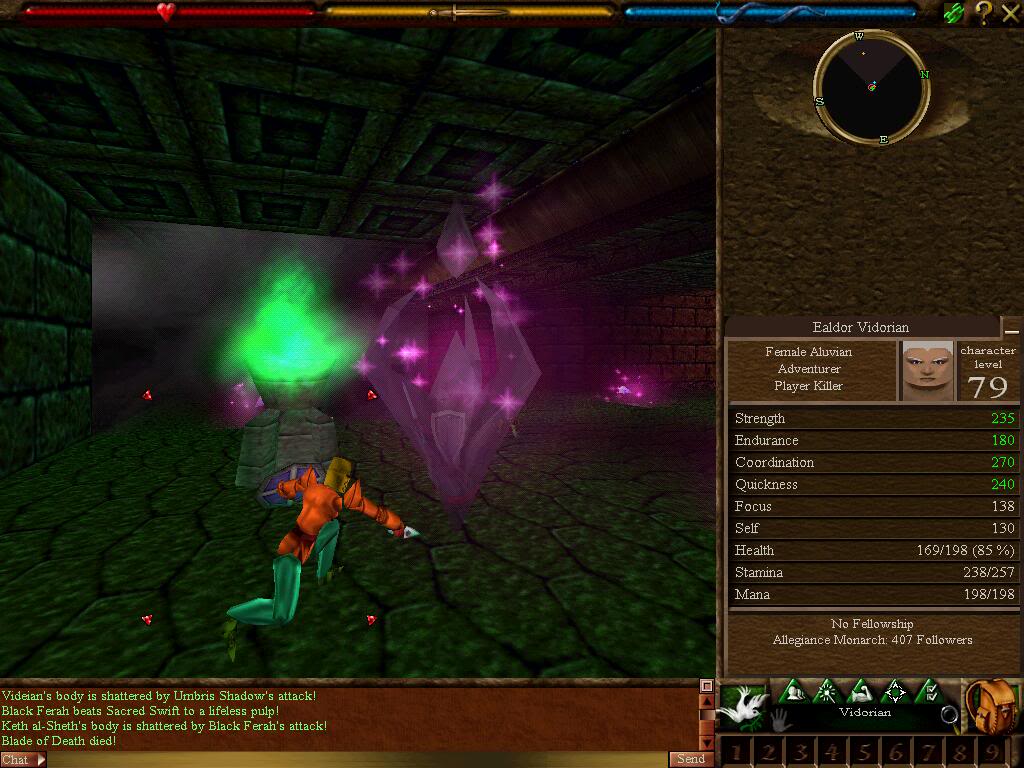
Task: Open the checklist options panel
Action: [x=929, y=691]
